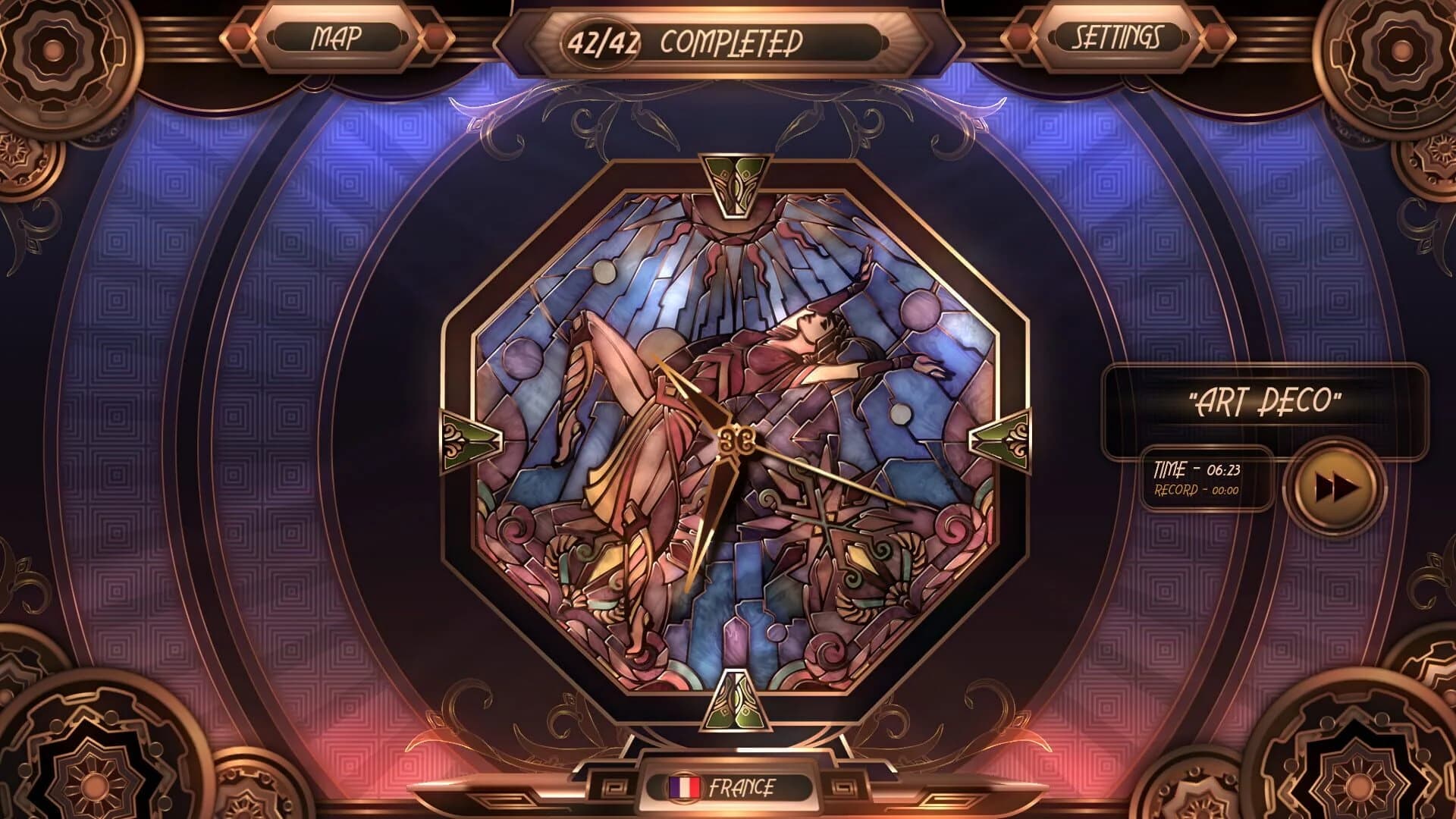This screenshot has height=819, width=1456.
Task: Click the RECORD - 00:00 text
Action: 1194,489
